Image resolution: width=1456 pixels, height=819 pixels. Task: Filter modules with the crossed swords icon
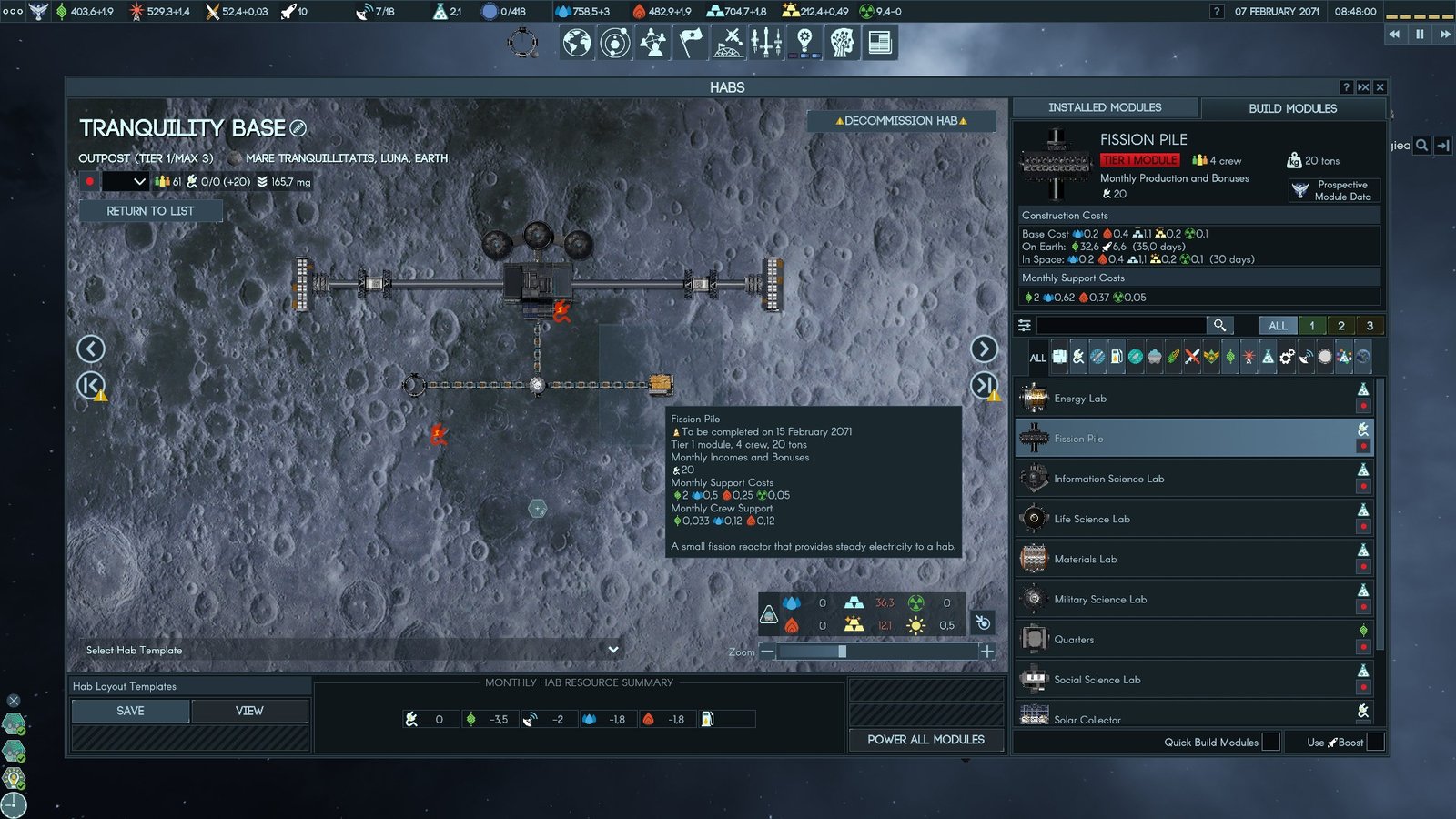tap(1191, 359)
